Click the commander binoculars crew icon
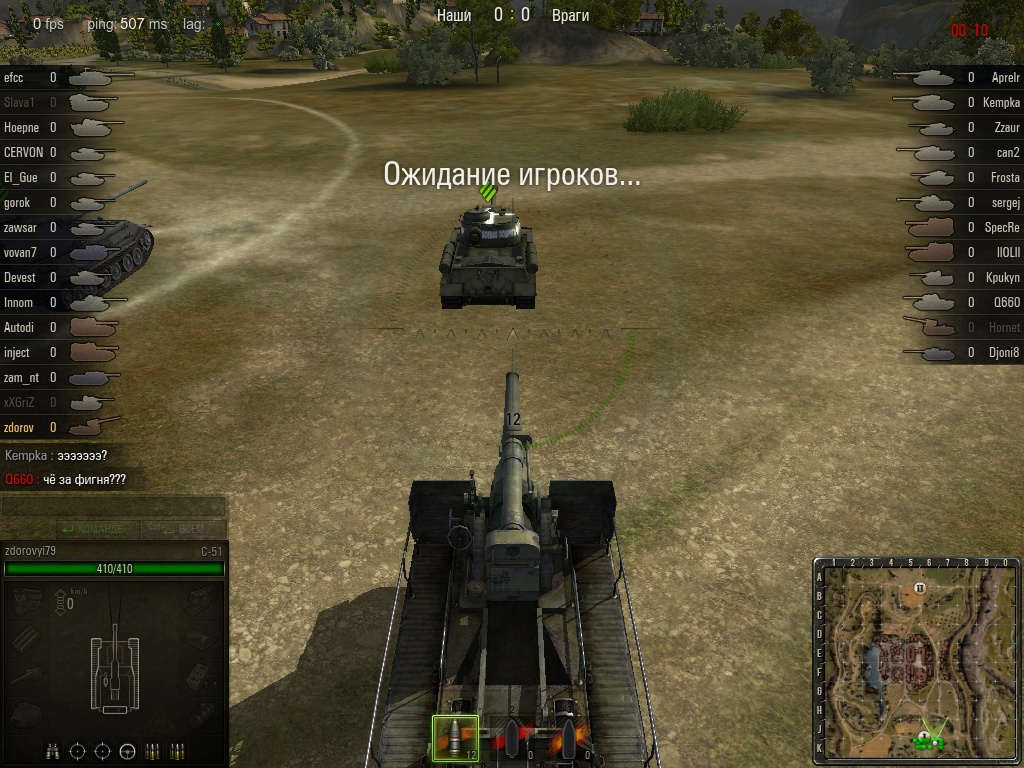The height and width of the screenshot is (768, 1024). (x=54, y=750)
